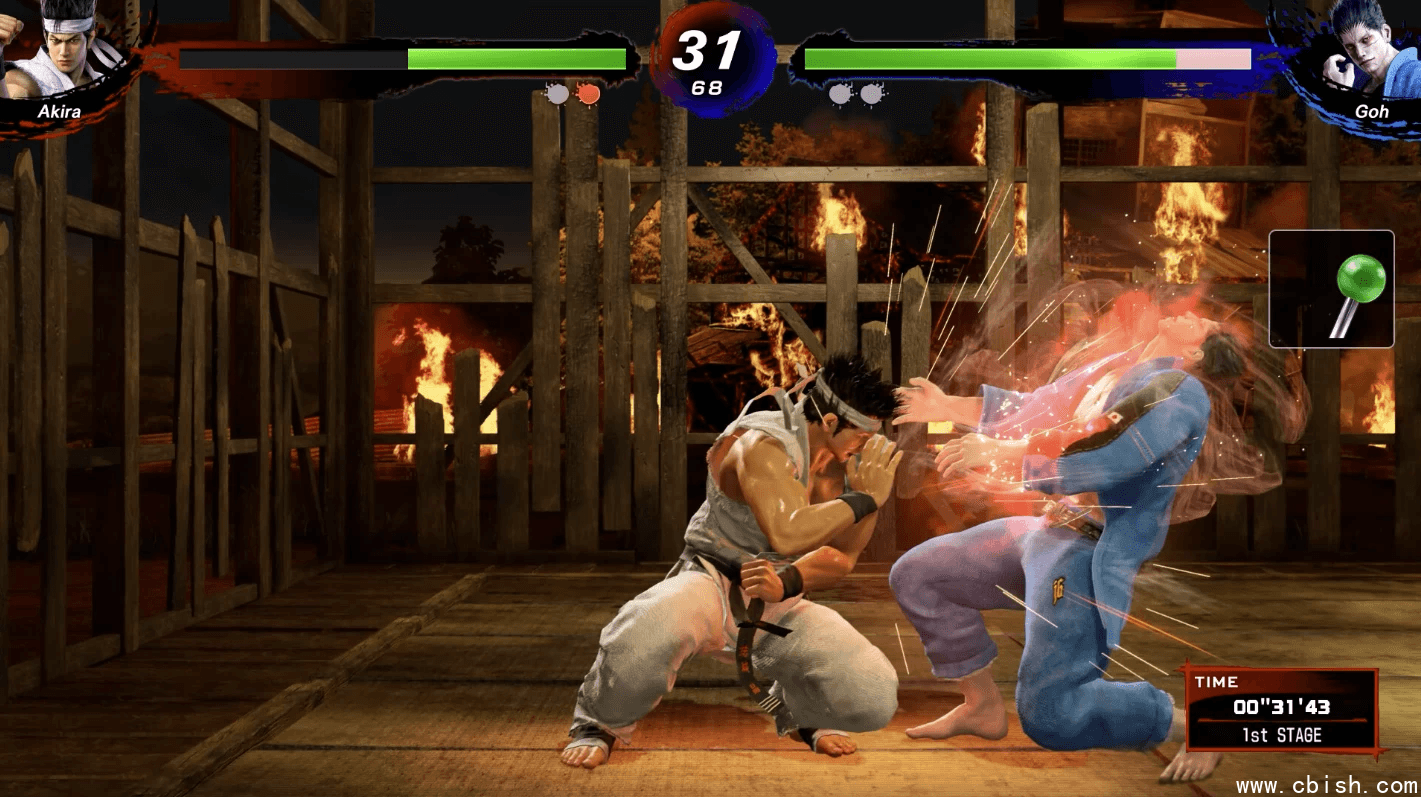This screenshot has height=797, width=1421.
Task: Click Akira's character portrait
Action: 62,52
